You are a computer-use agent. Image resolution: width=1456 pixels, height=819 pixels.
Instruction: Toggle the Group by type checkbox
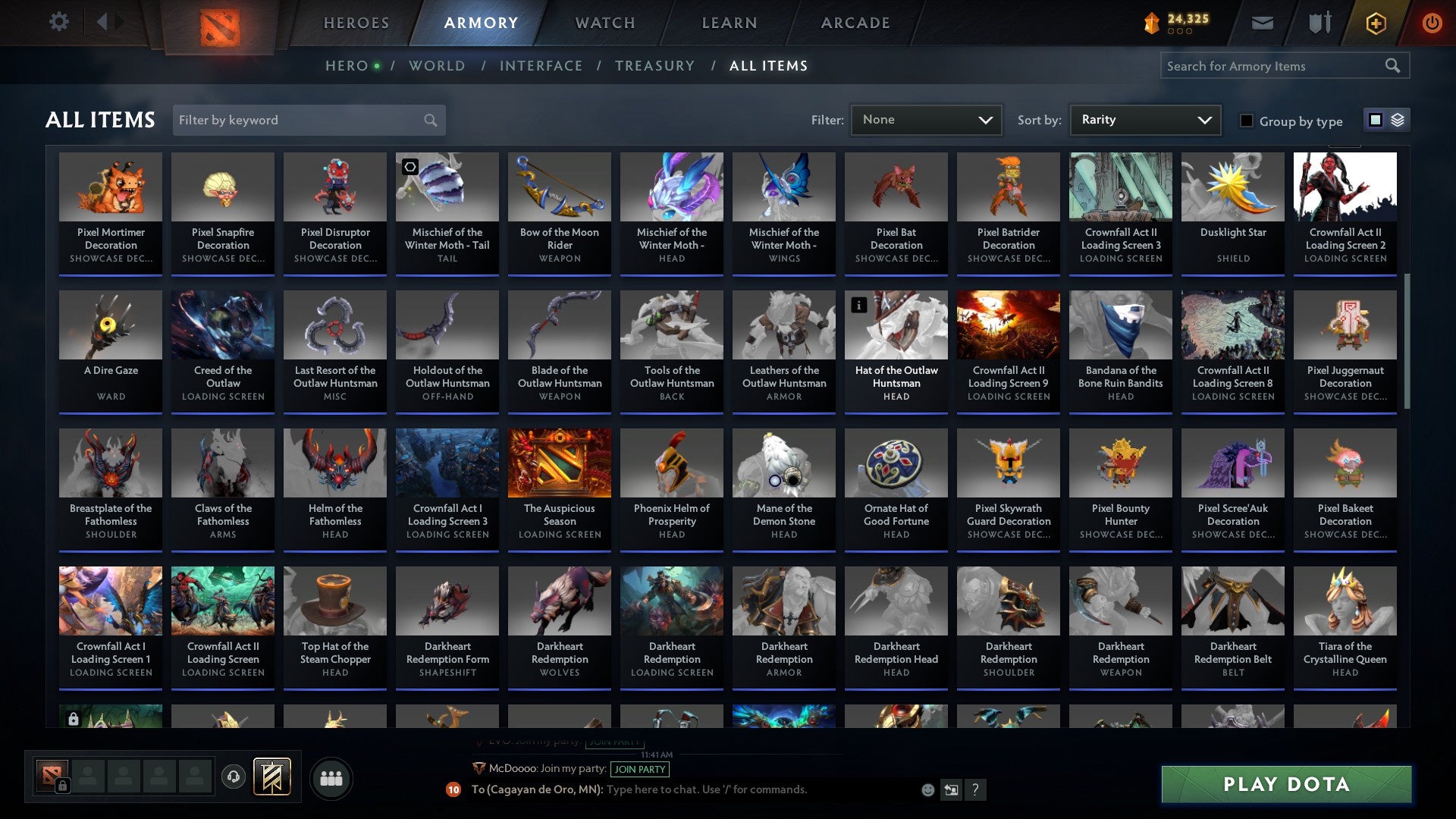click(x=1246, y=121)
